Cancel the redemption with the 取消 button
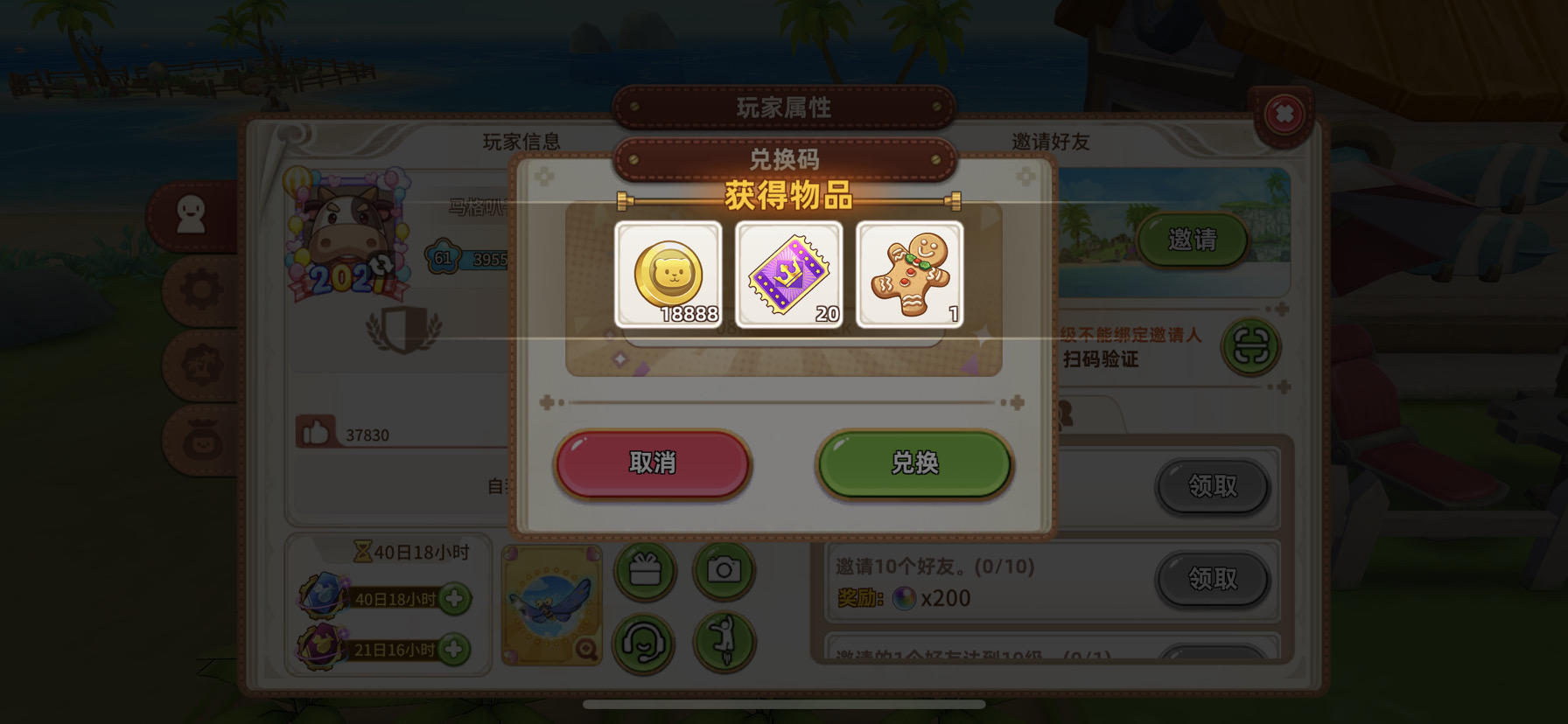Viewport: 1568px width, 724px height. 651,464
